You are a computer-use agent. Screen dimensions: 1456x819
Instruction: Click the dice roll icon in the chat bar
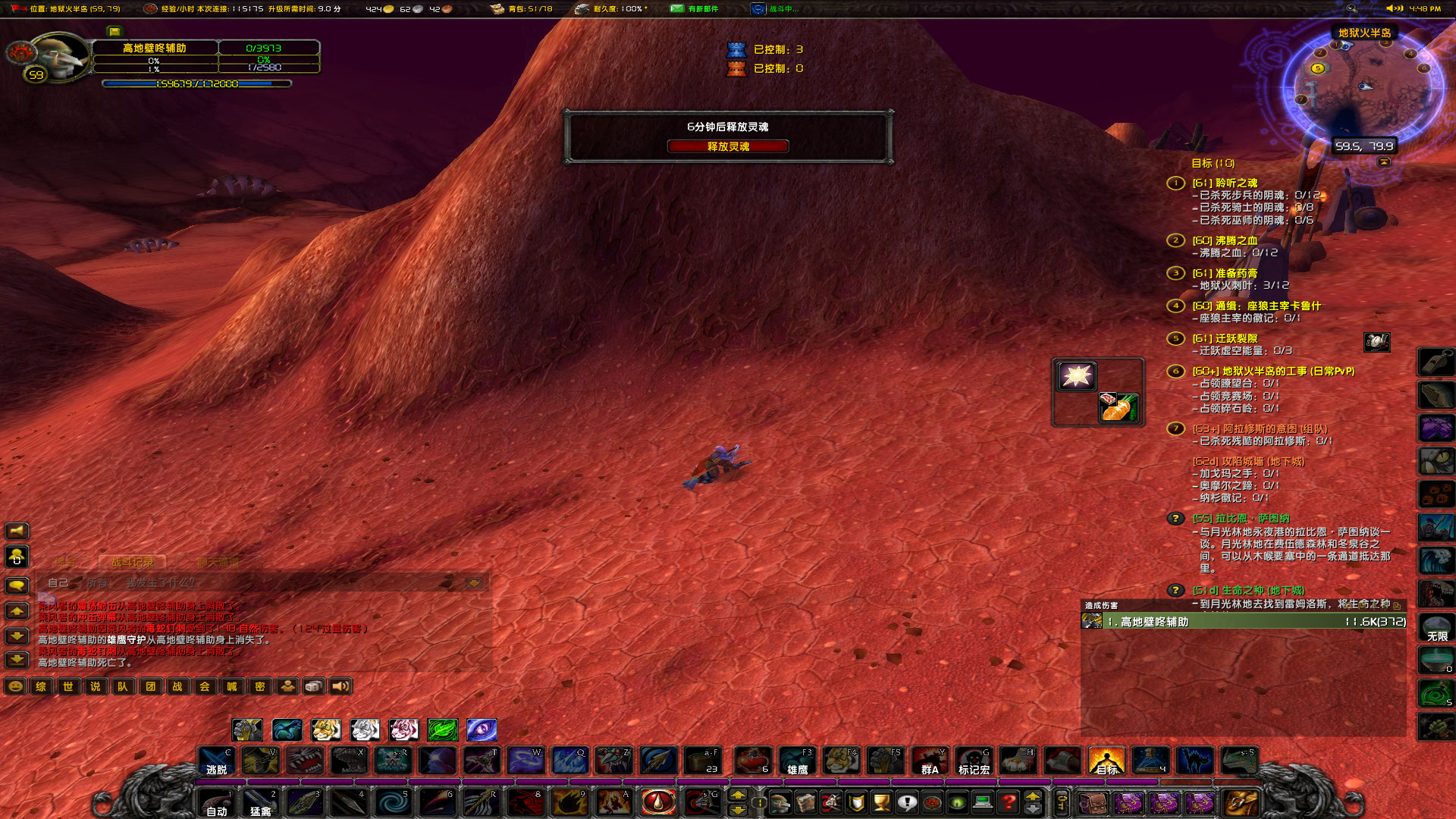(x=312, y=686)
